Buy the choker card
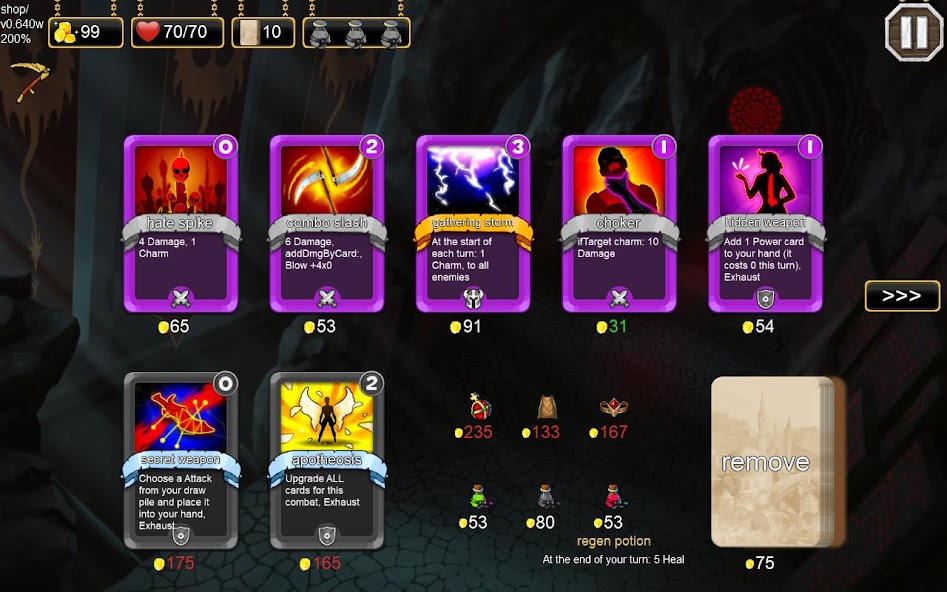 coord(619,223)
